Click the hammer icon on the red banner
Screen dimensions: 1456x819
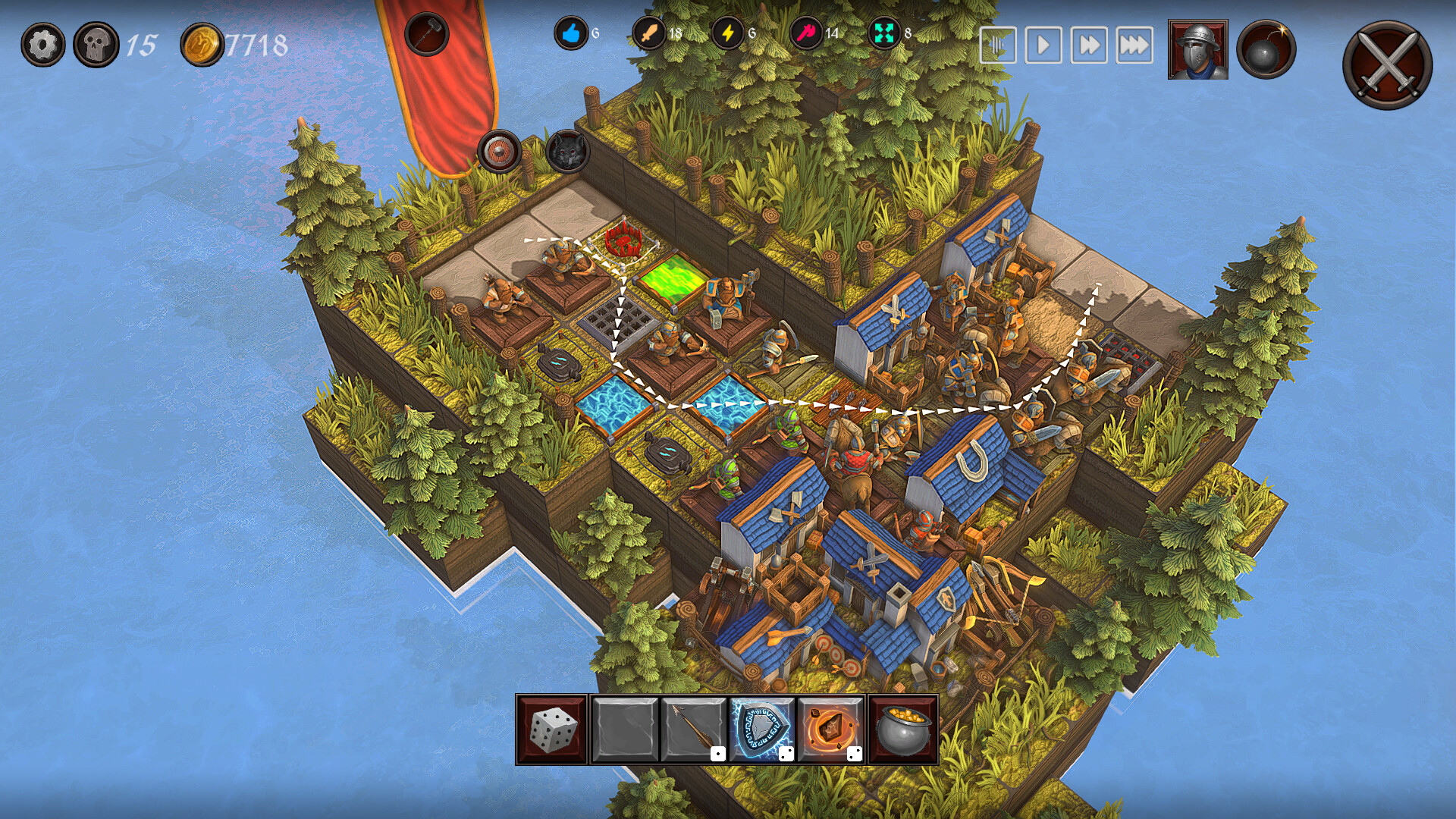(429, 35)
